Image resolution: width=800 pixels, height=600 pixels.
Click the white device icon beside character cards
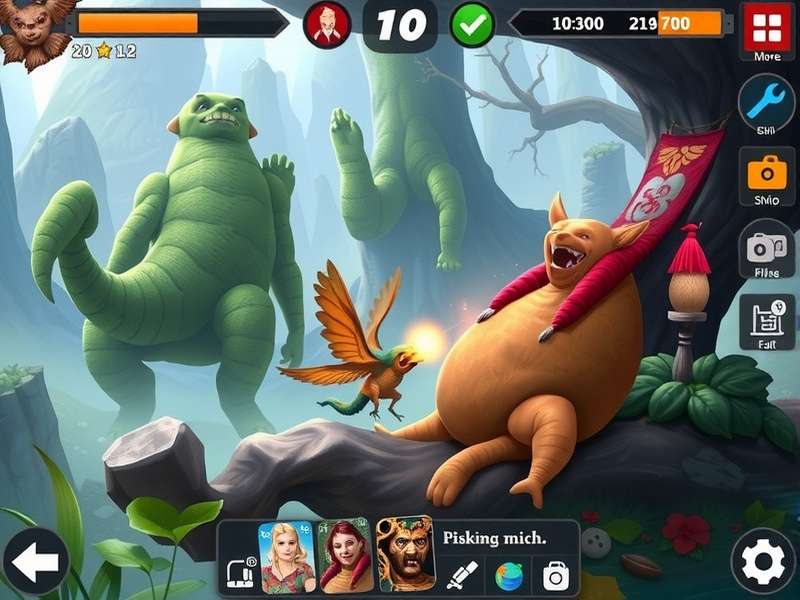241,572
